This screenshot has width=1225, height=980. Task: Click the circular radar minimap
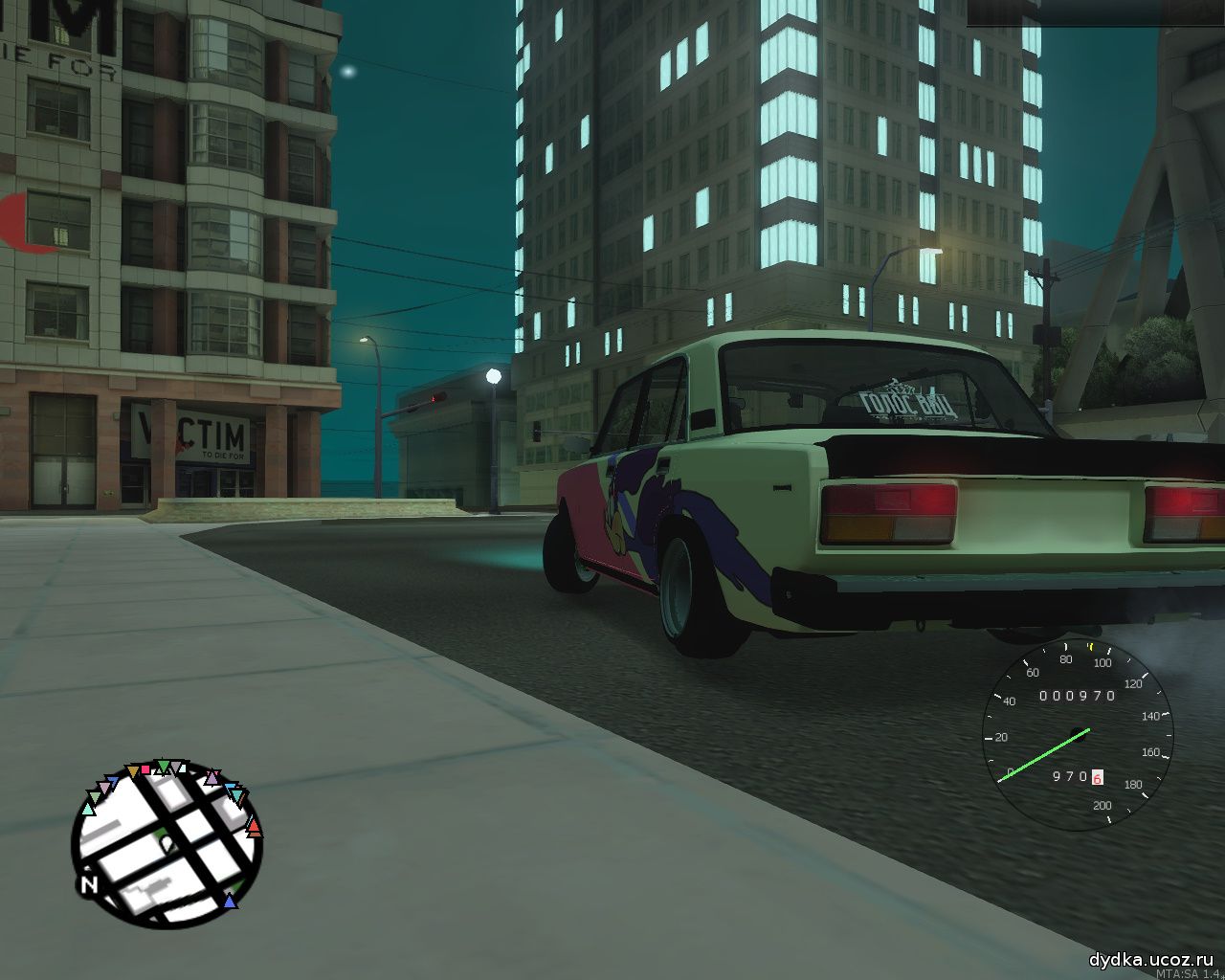[166, 843]
